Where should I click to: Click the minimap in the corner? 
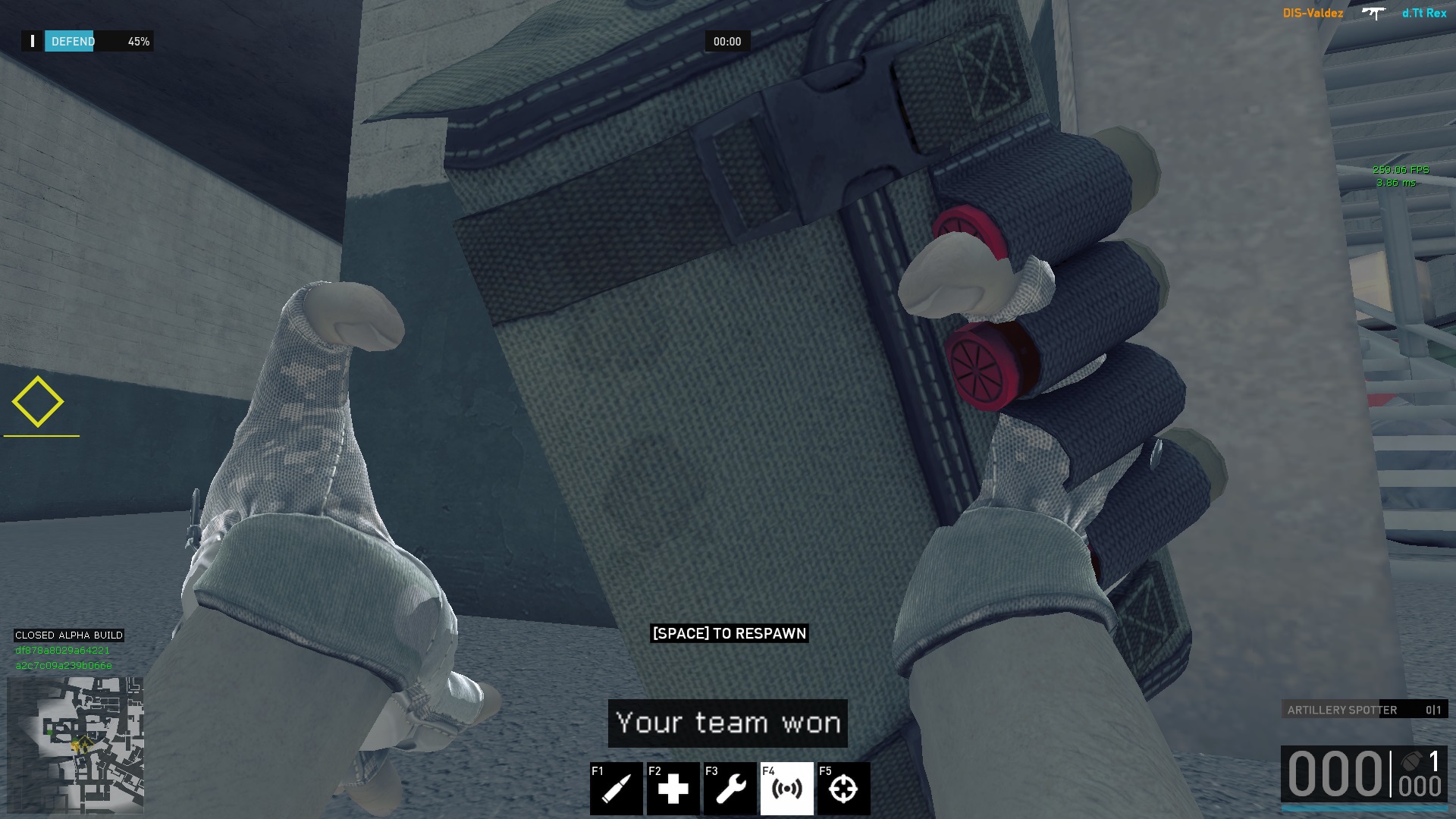(75, 745)
